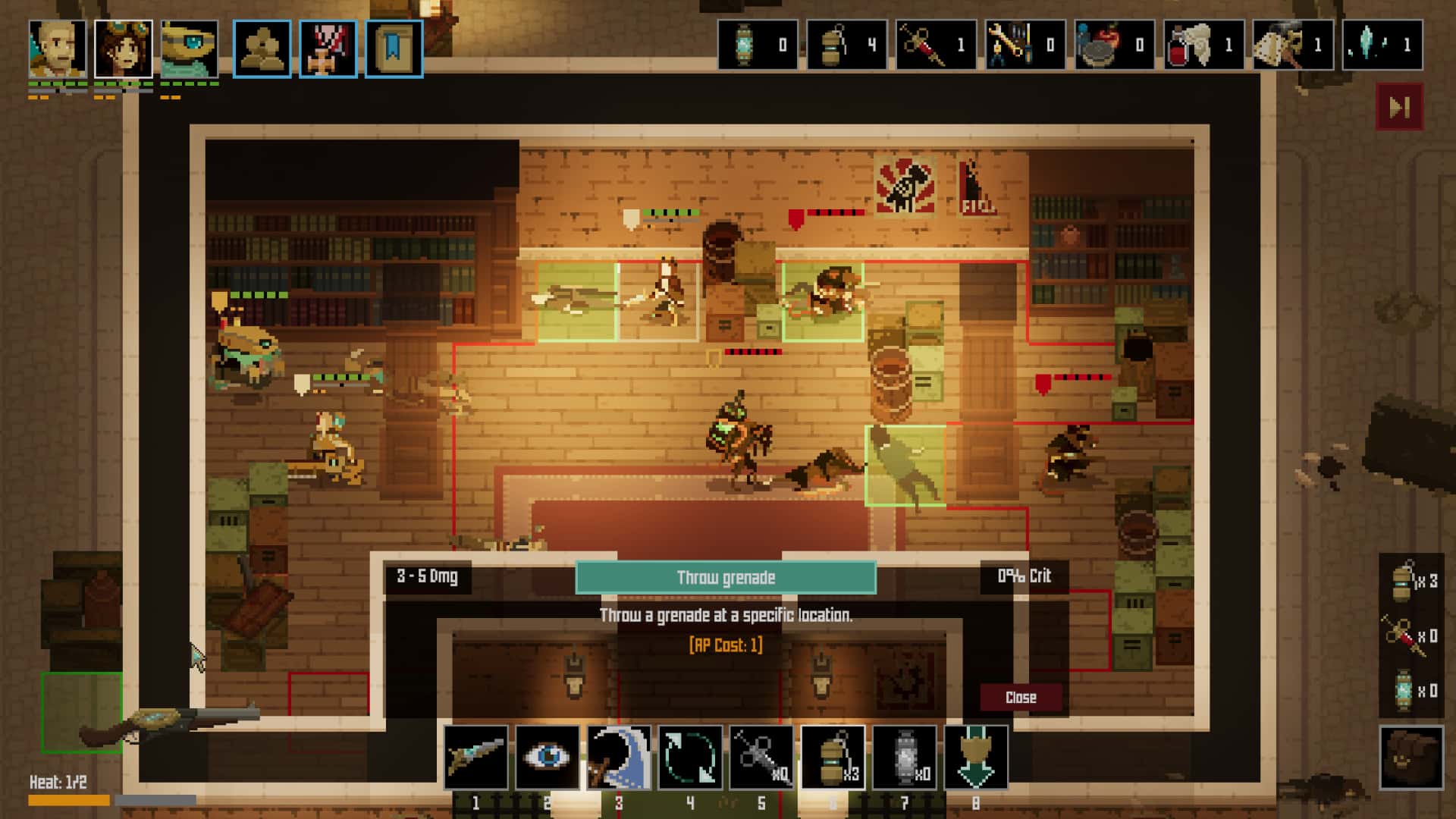
Task: Select the brass robot's portrait
Action: (190, 49)
